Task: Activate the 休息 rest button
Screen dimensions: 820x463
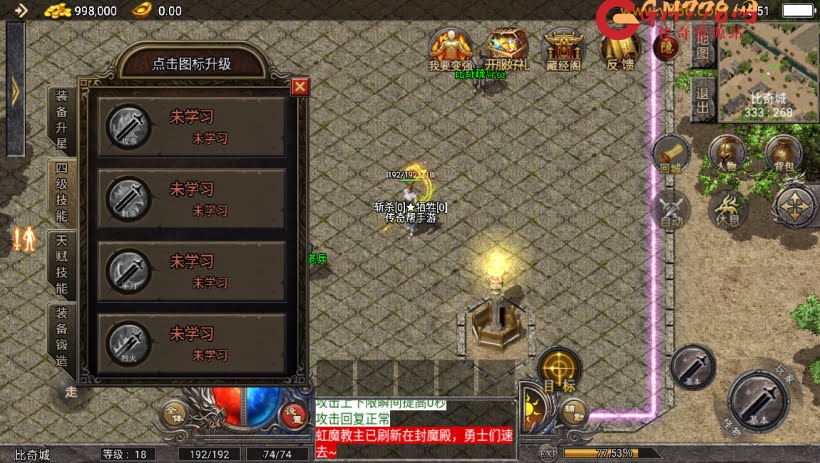Action: [x=728, y=209]
